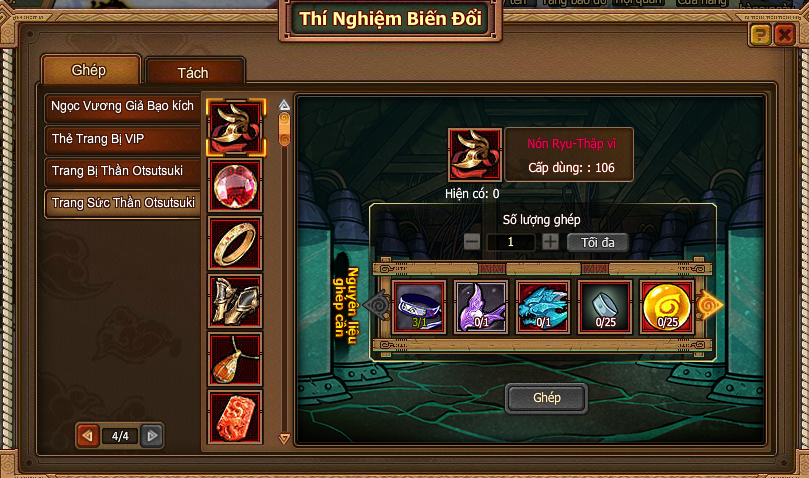Click the golden swirl coin material

click(667, 306)
